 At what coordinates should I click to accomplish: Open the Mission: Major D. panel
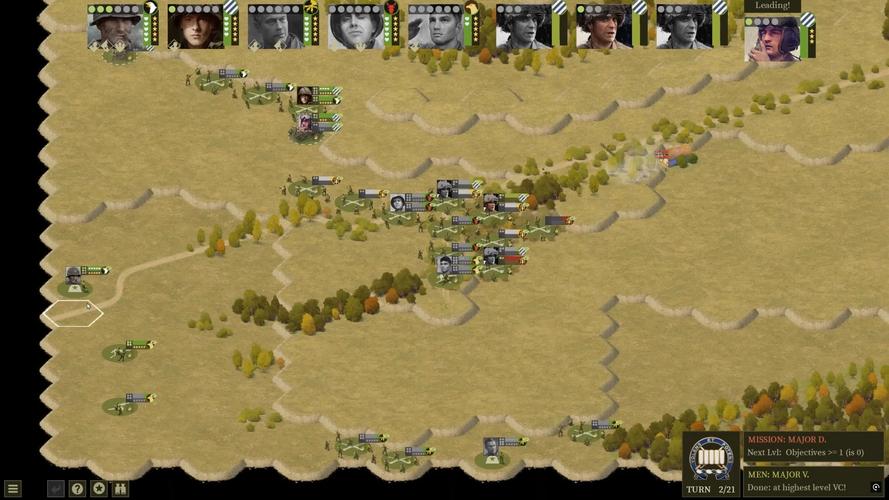814,446
